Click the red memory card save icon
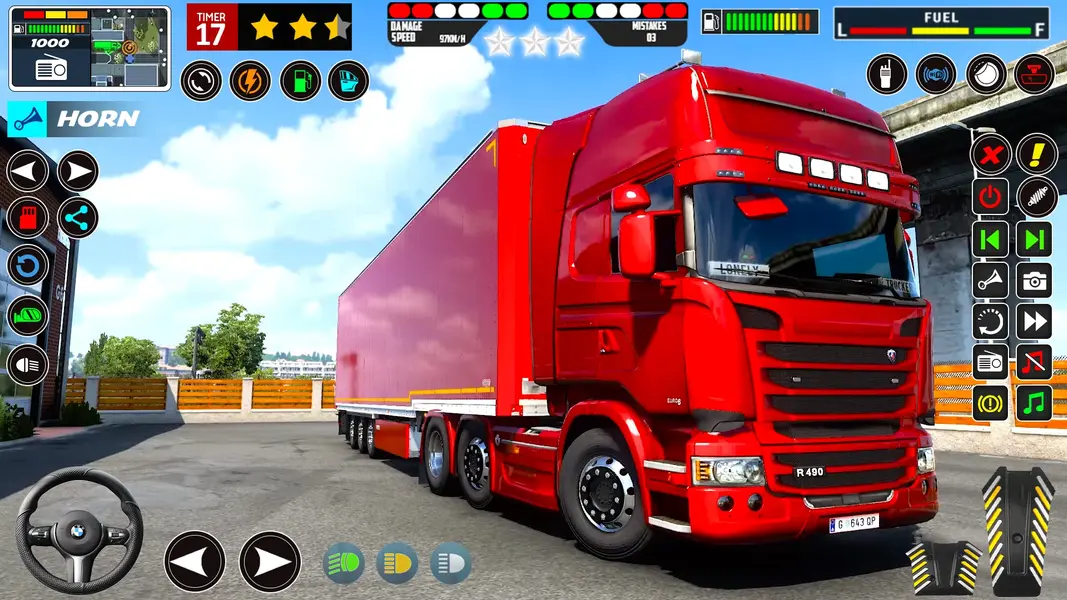The height and width of the screenshot is (600, 1067). click(x=28, y=218)
